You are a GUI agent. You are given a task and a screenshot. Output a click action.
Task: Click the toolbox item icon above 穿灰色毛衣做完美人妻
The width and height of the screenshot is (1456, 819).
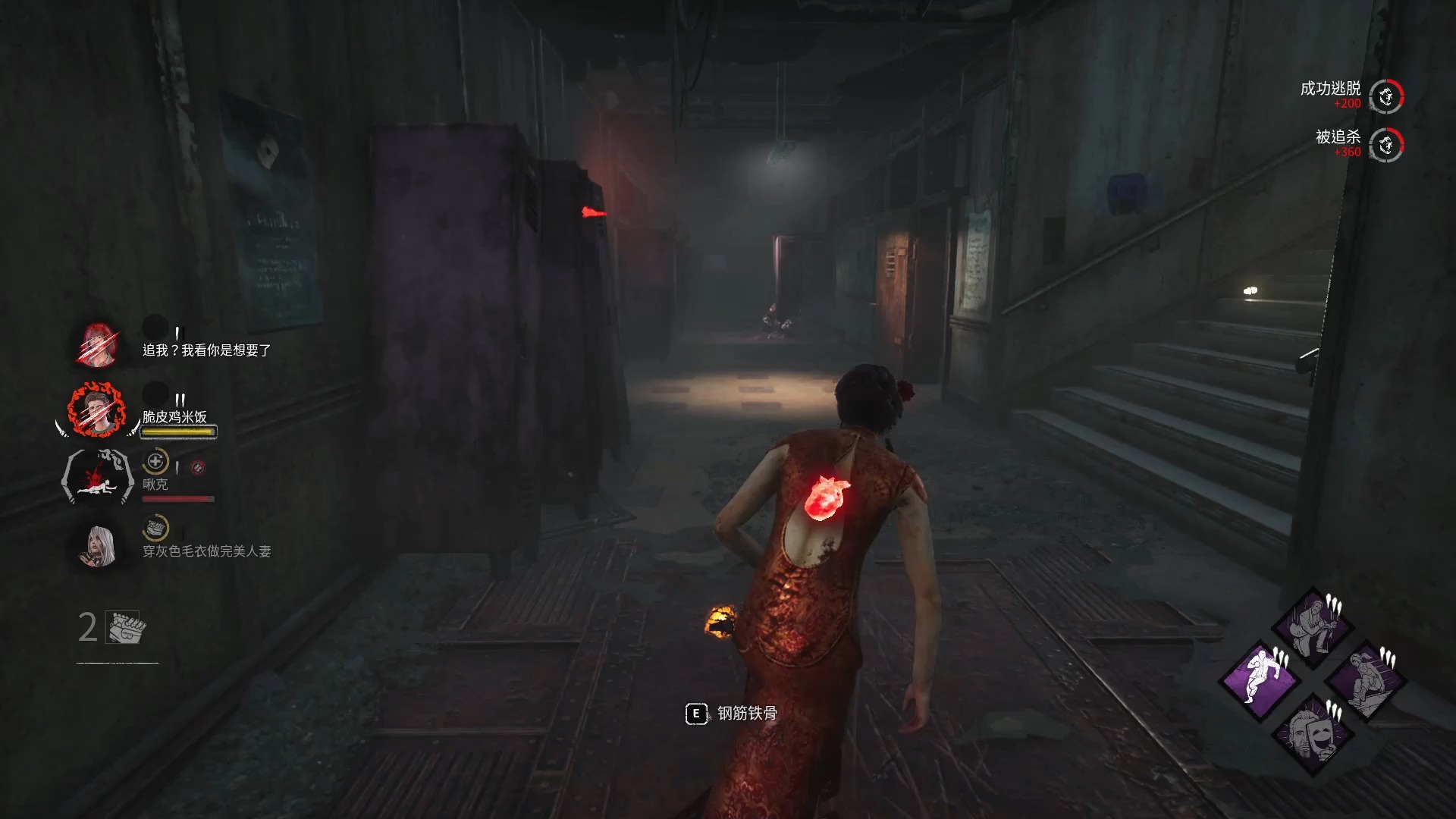pos(155,528)
